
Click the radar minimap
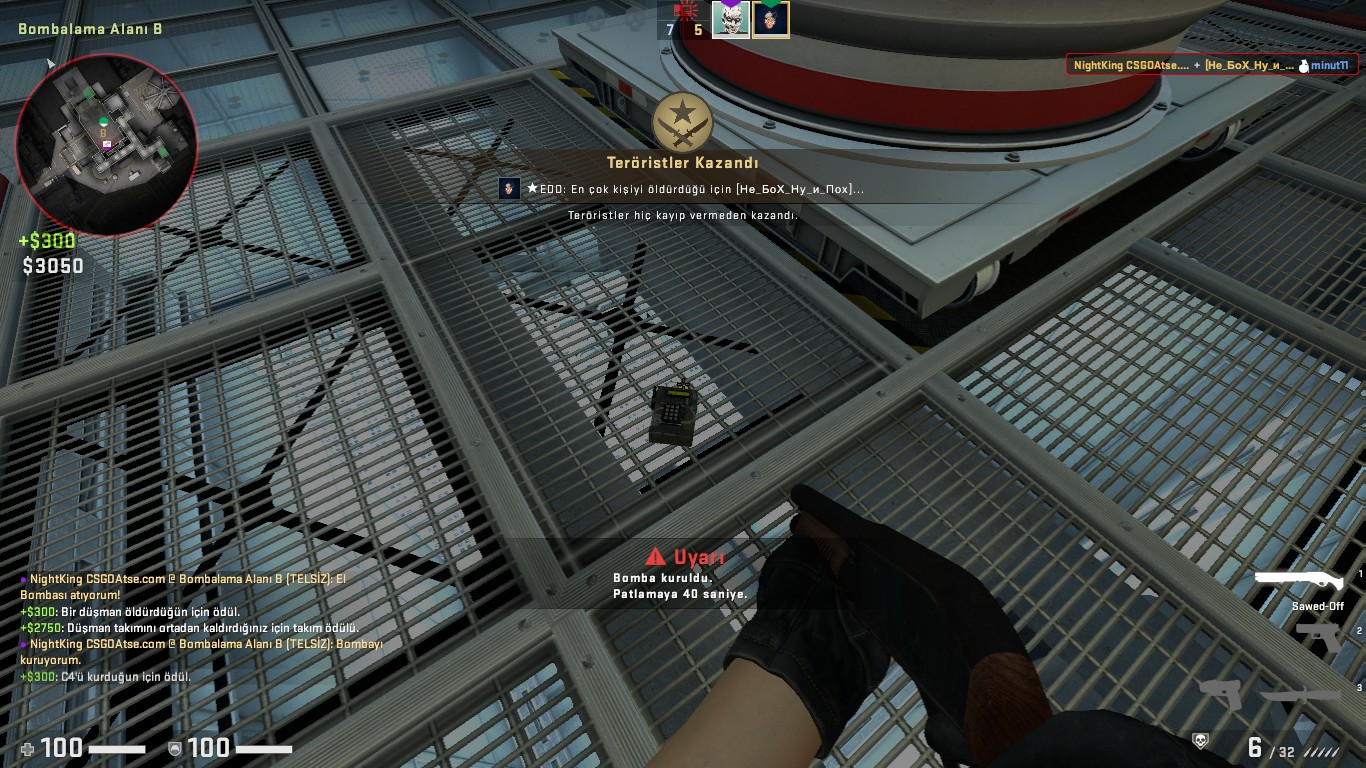(107, 145)
